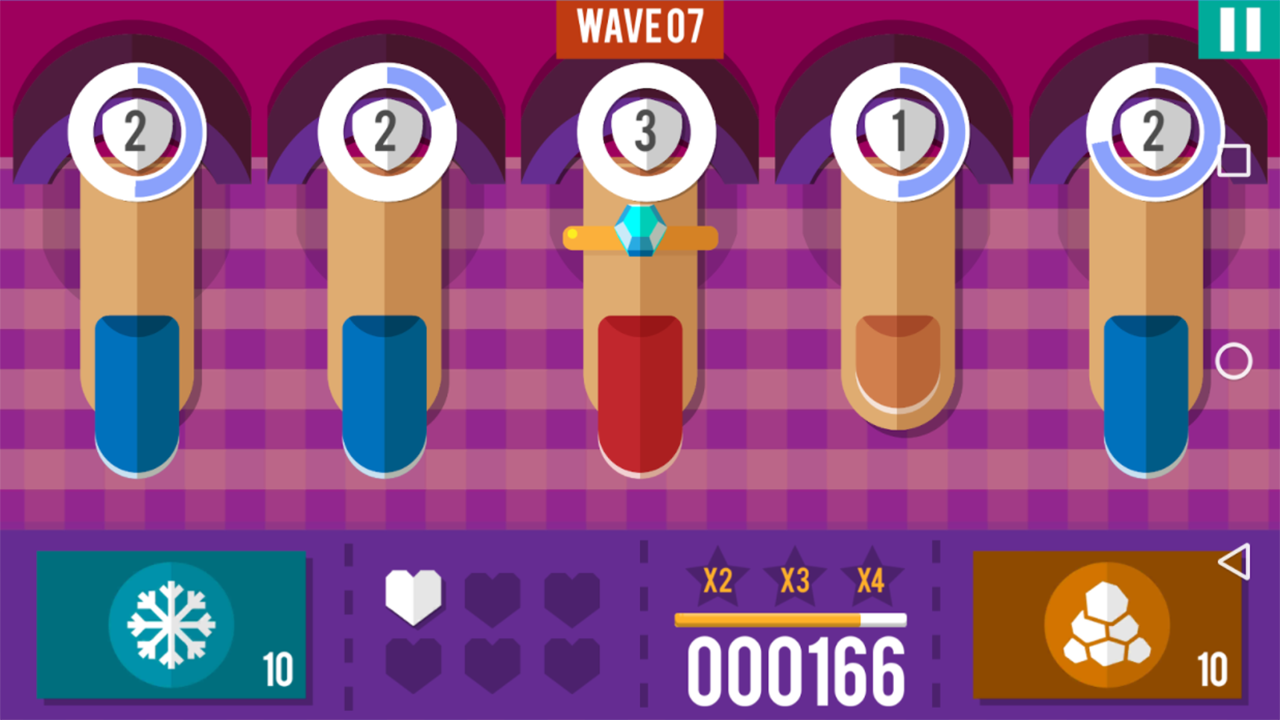Go home with the Android circle button

pyautogui.click(x=1234, y=361)
